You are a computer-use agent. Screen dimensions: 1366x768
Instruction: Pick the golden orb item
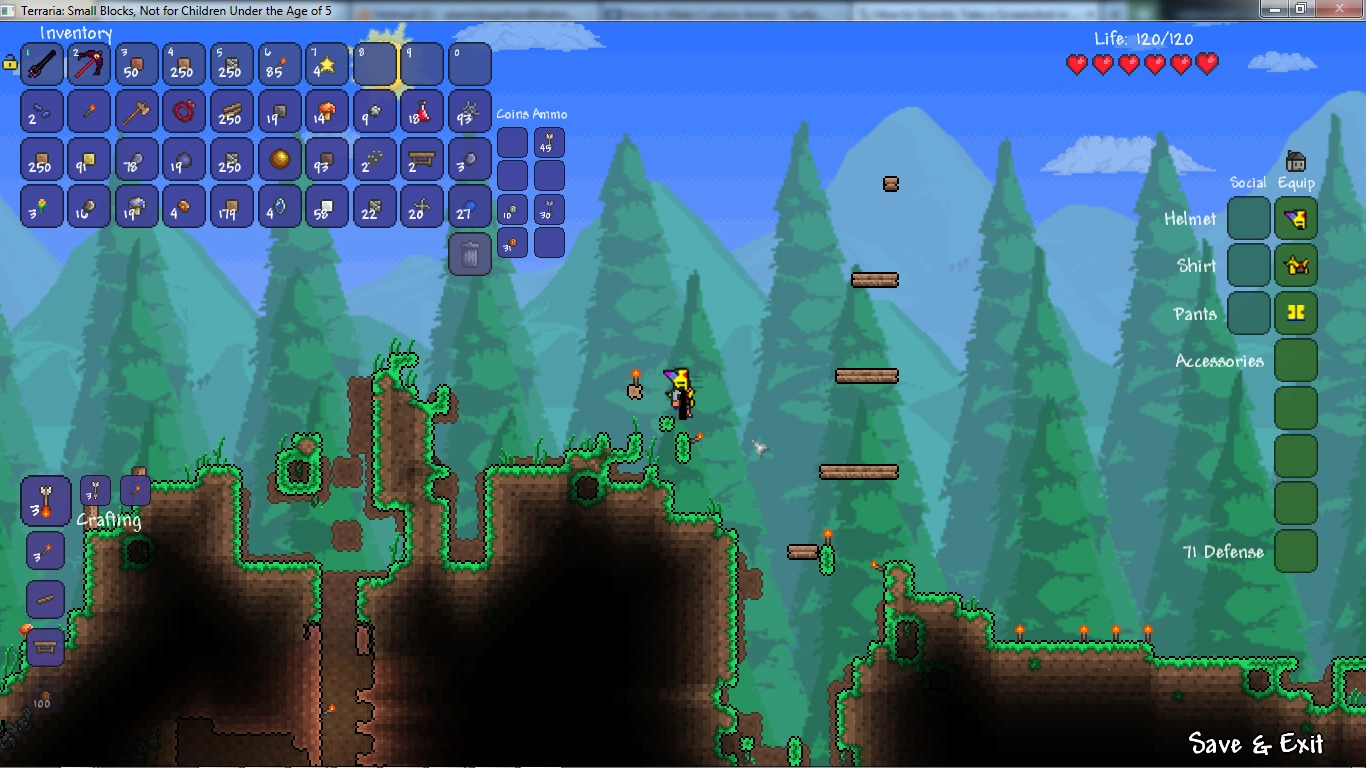pyautogui.click(x=279, y=159)
